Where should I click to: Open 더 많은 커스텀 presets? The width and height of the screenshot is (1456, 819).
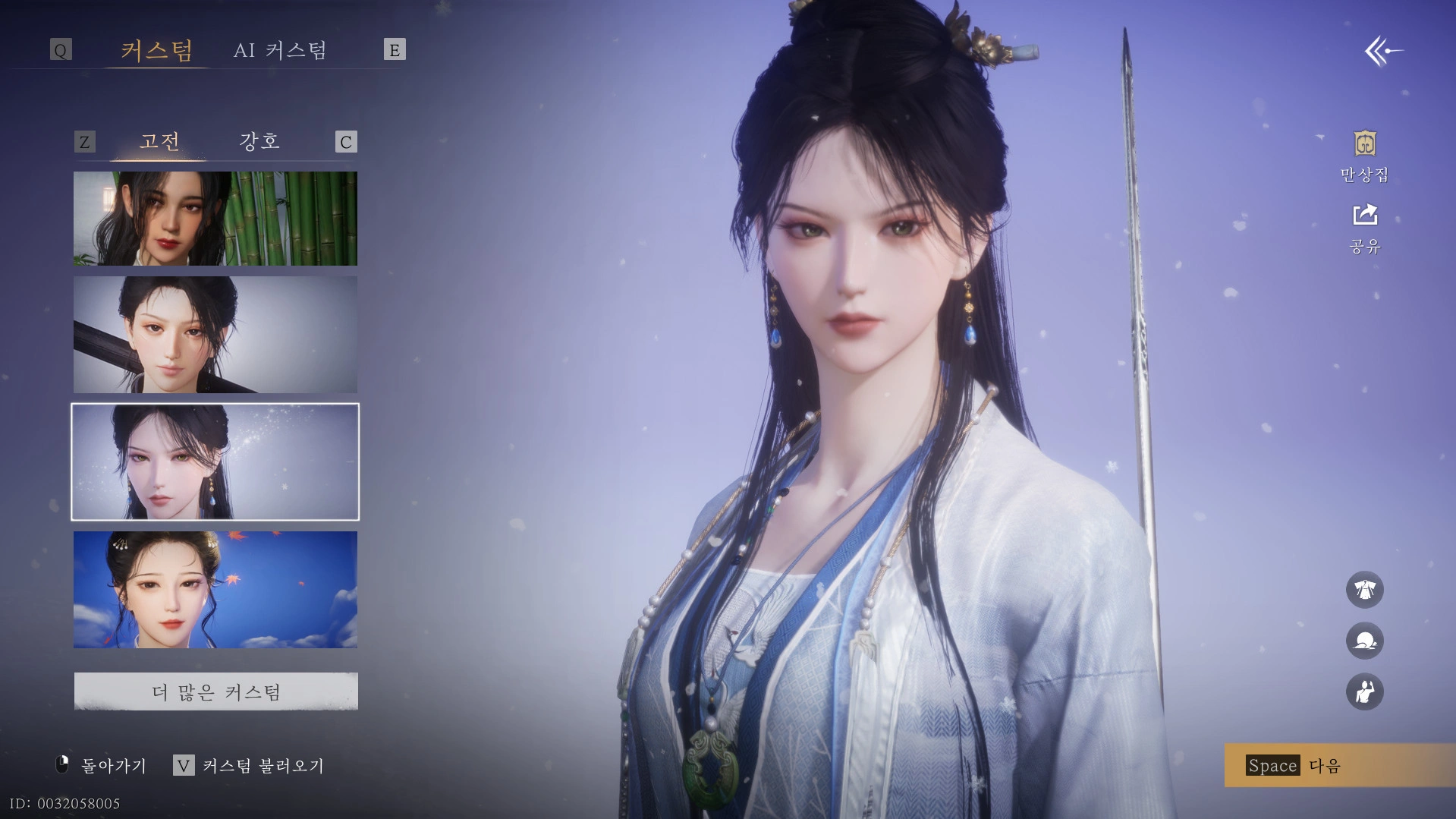216,691
